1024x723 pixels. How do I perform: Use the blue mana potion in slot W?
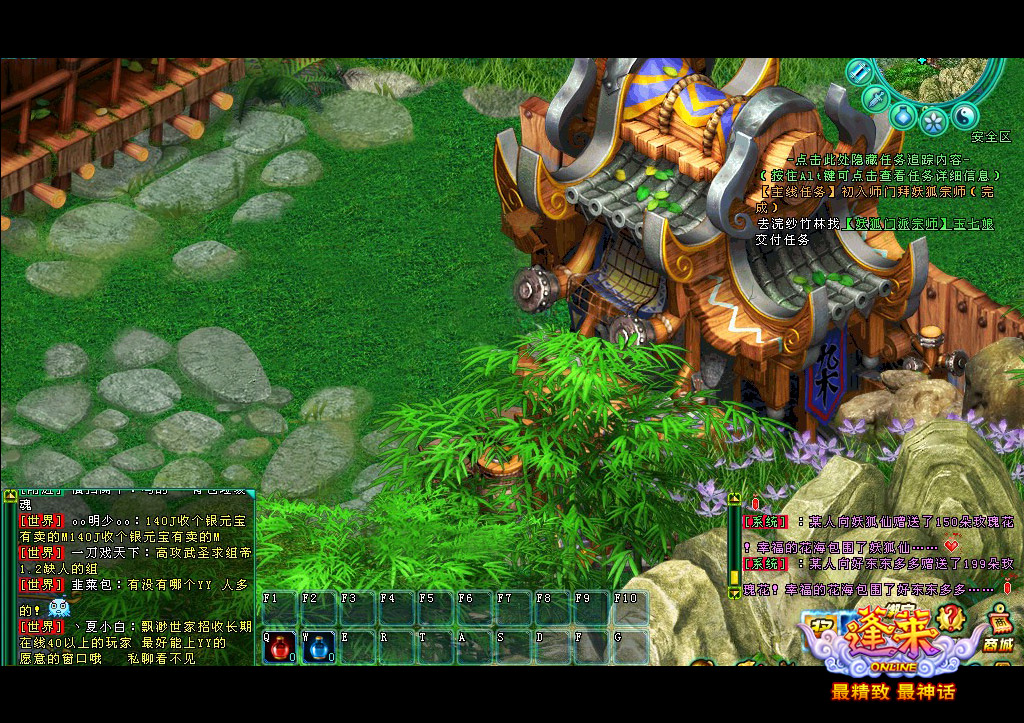(x=318, y=648)
